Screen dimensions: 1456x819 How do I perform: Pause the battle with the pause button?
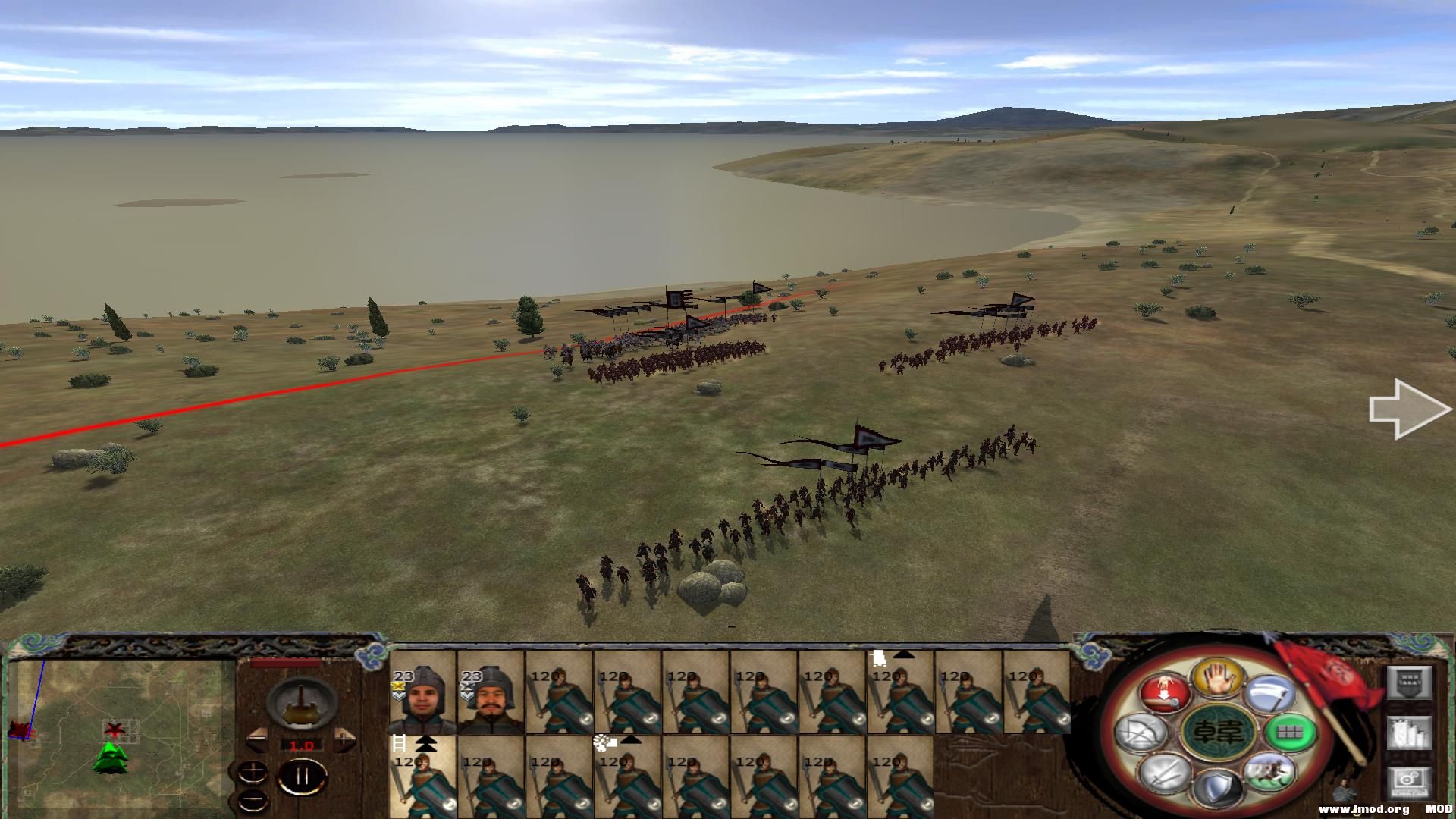pos(303,775)
